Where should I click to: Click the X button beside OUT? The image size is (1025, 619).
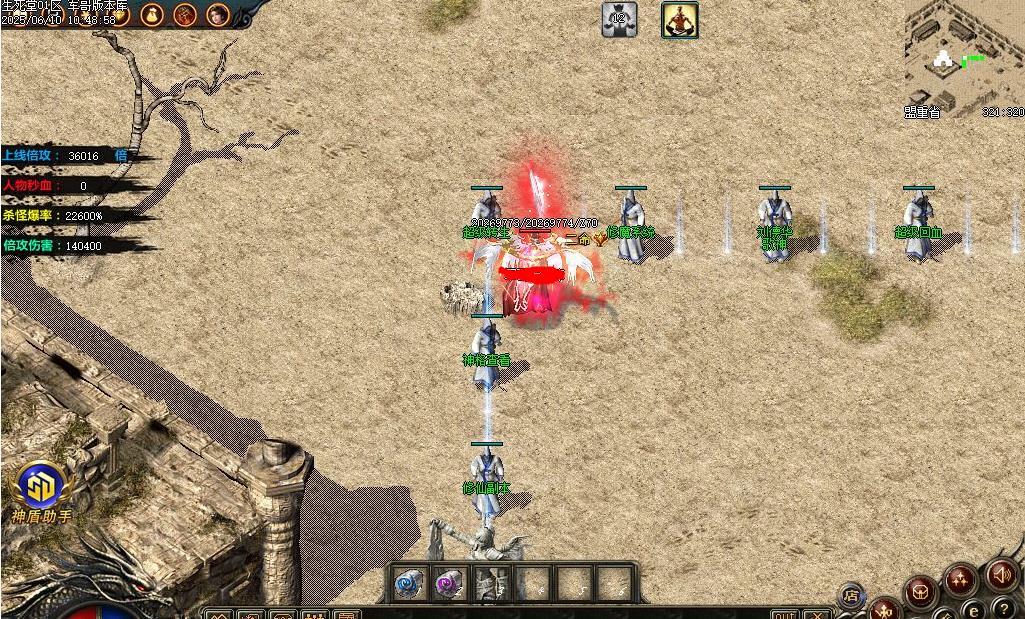[817, 614]
